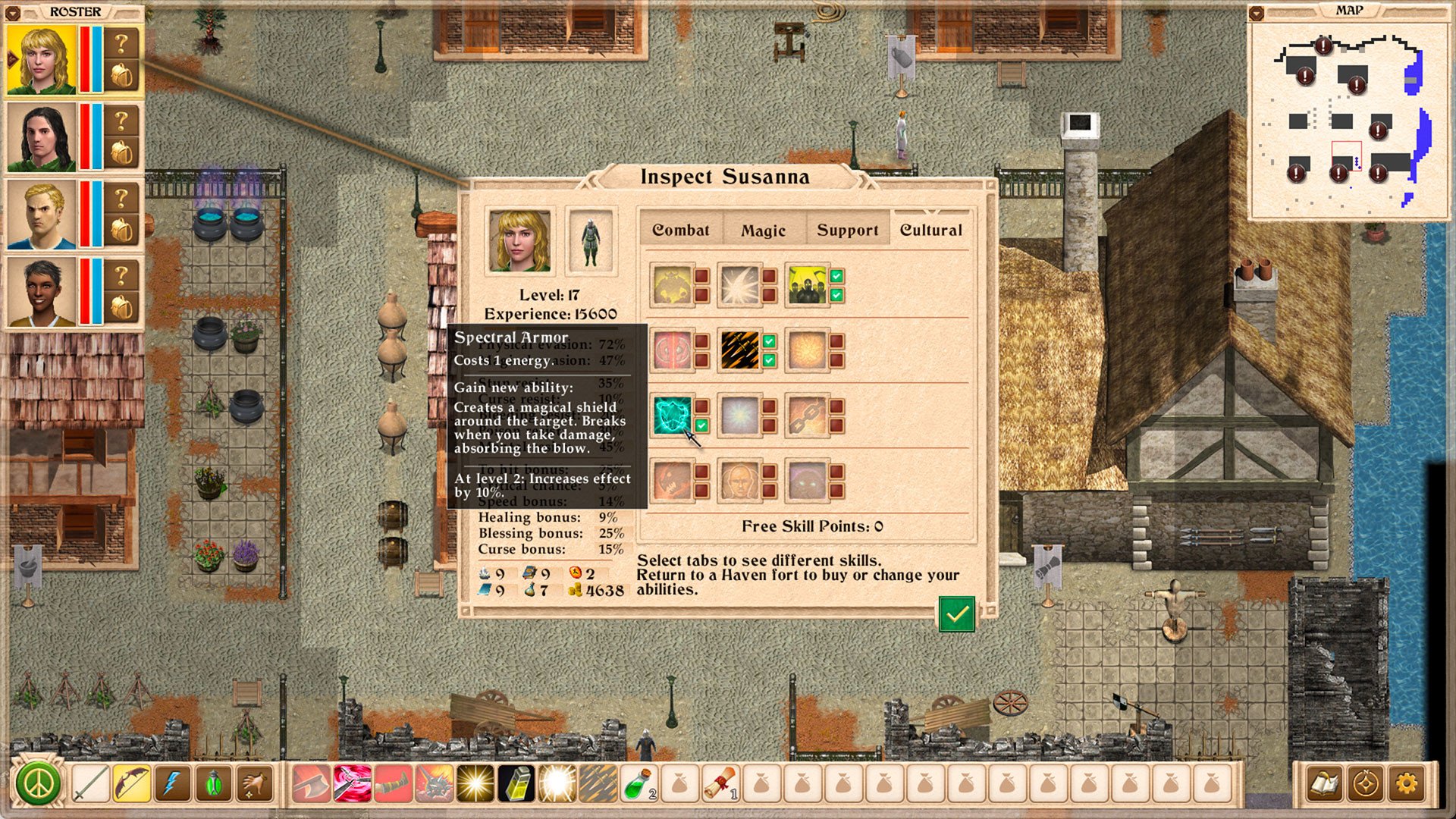
Task: Select Susanna's portrait in the roster
Action: click(x=42, y=61)
